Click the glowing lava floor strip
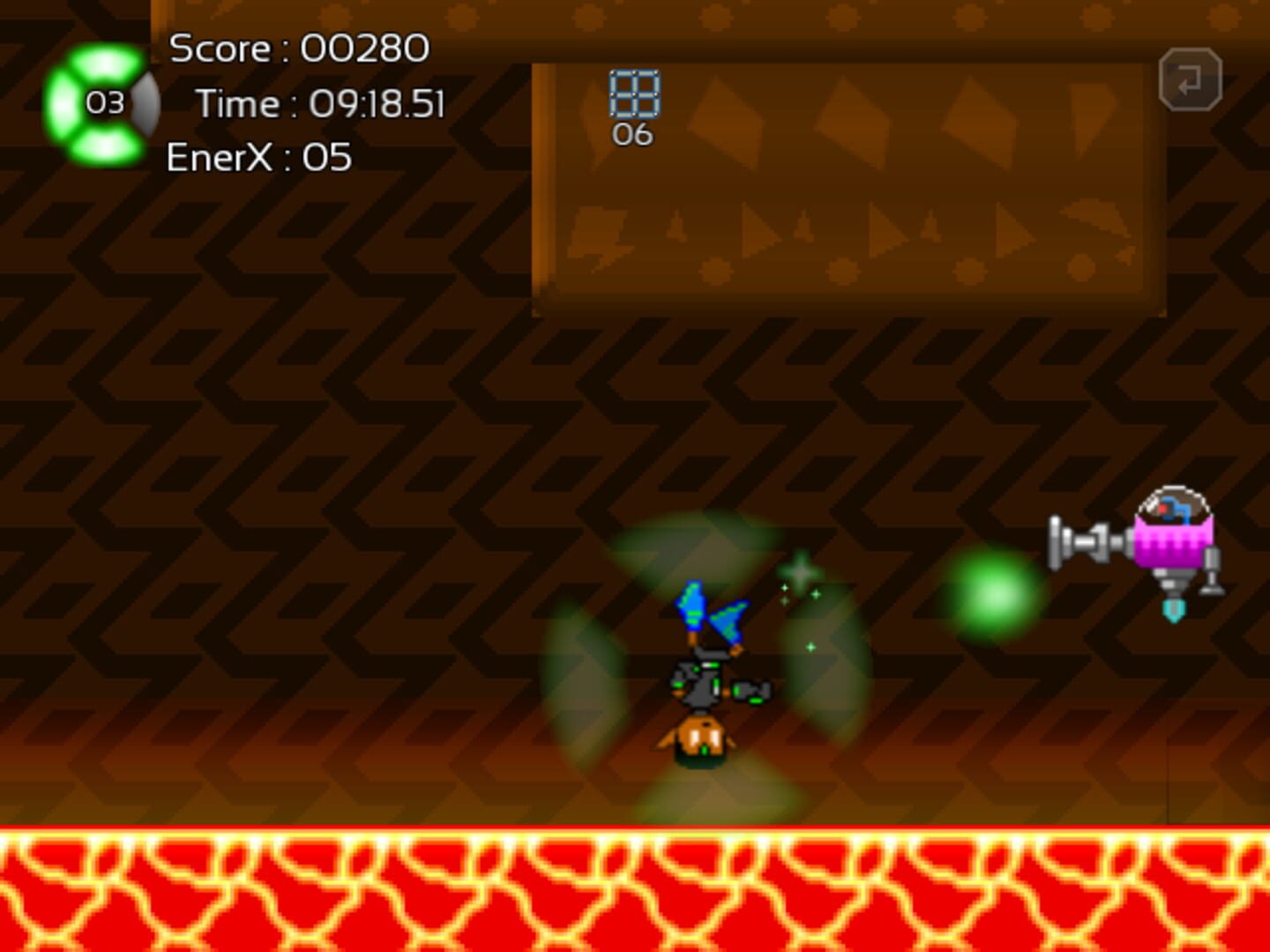This screenshot has height=952, width=1270. pos(635,890)
